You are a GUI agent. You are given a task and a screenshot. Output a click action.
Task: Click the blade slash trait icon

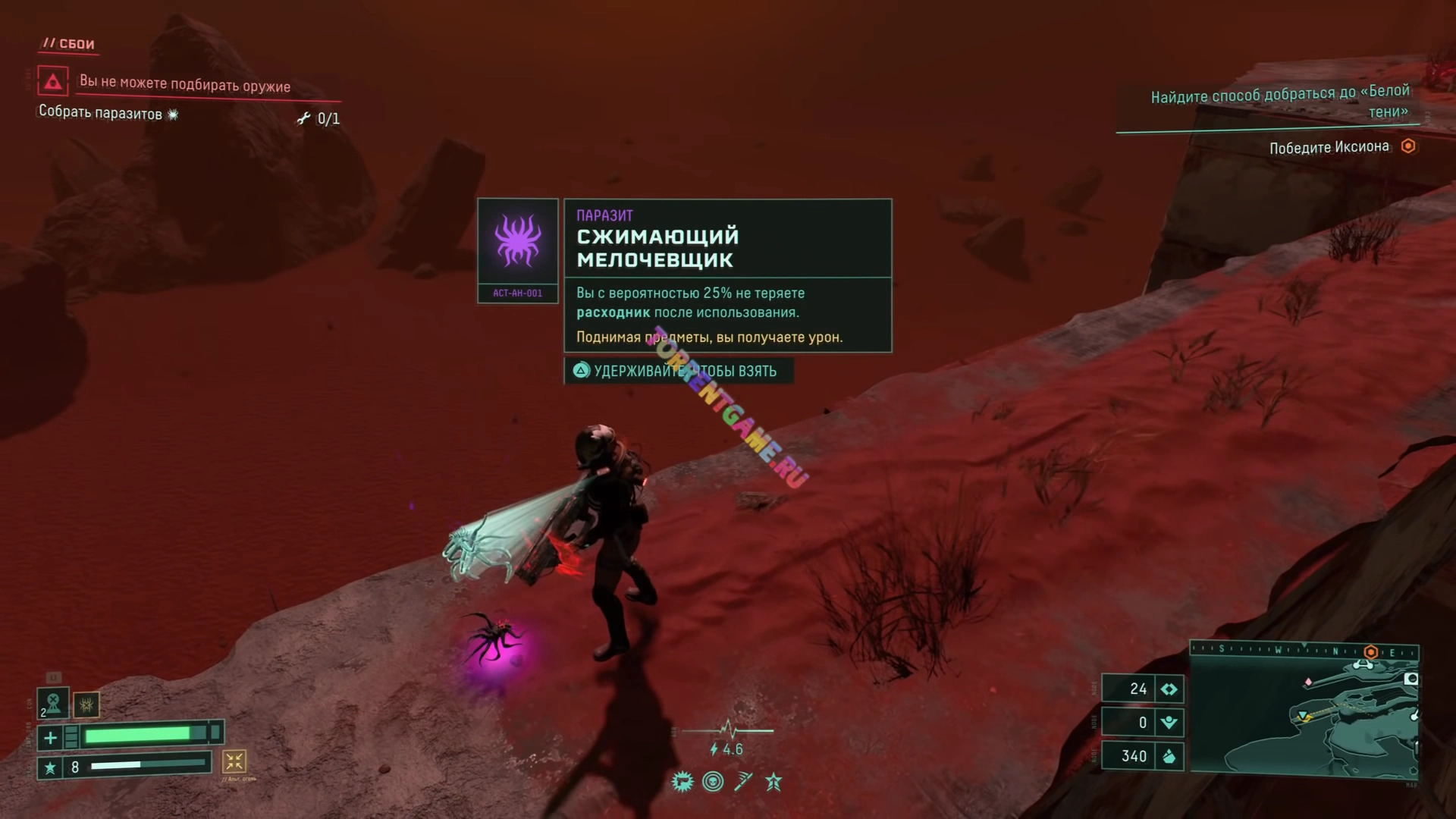743,782
